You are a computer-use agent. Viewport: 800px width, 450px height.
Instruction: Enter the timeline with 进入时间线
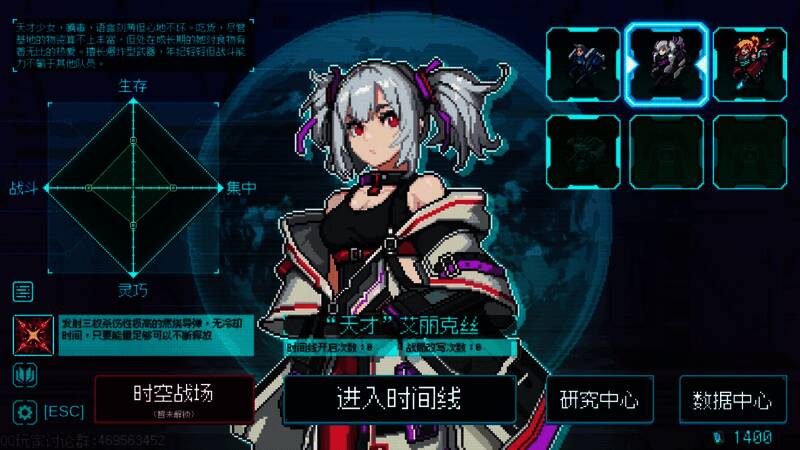pos(399,398)
